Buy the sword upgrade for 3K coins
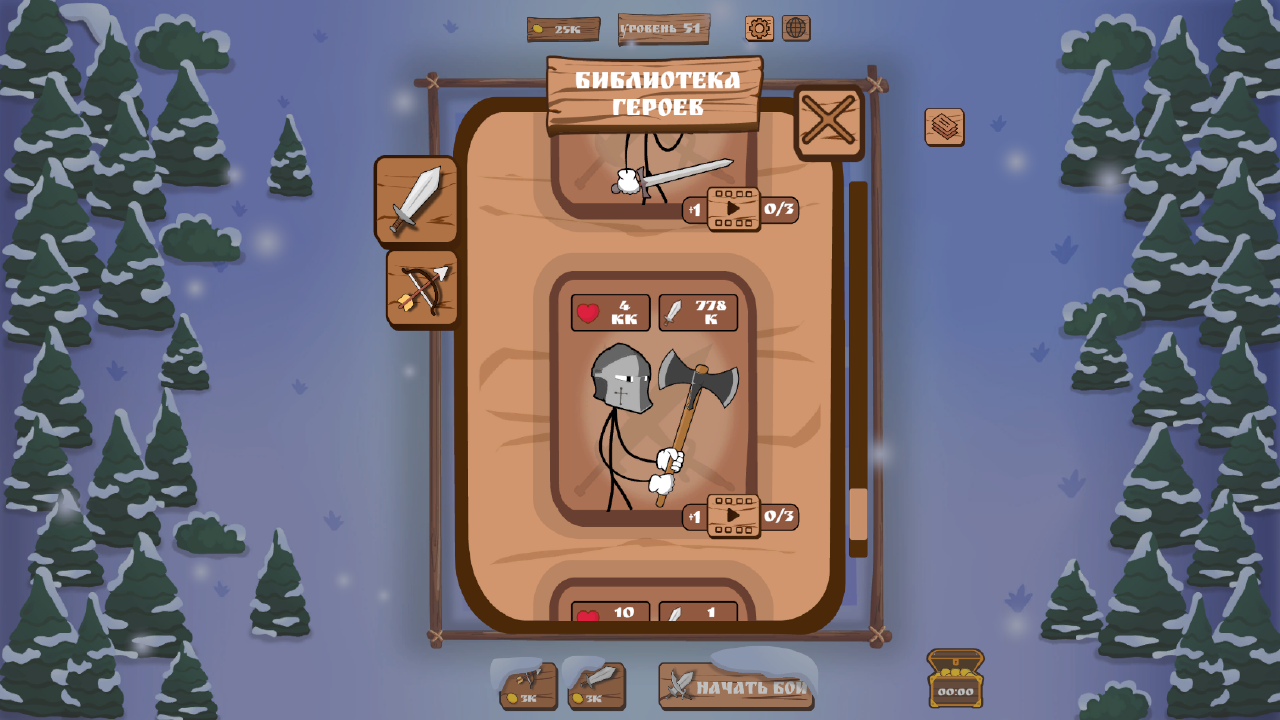The image size is (1280, 720). click(595, 686)
